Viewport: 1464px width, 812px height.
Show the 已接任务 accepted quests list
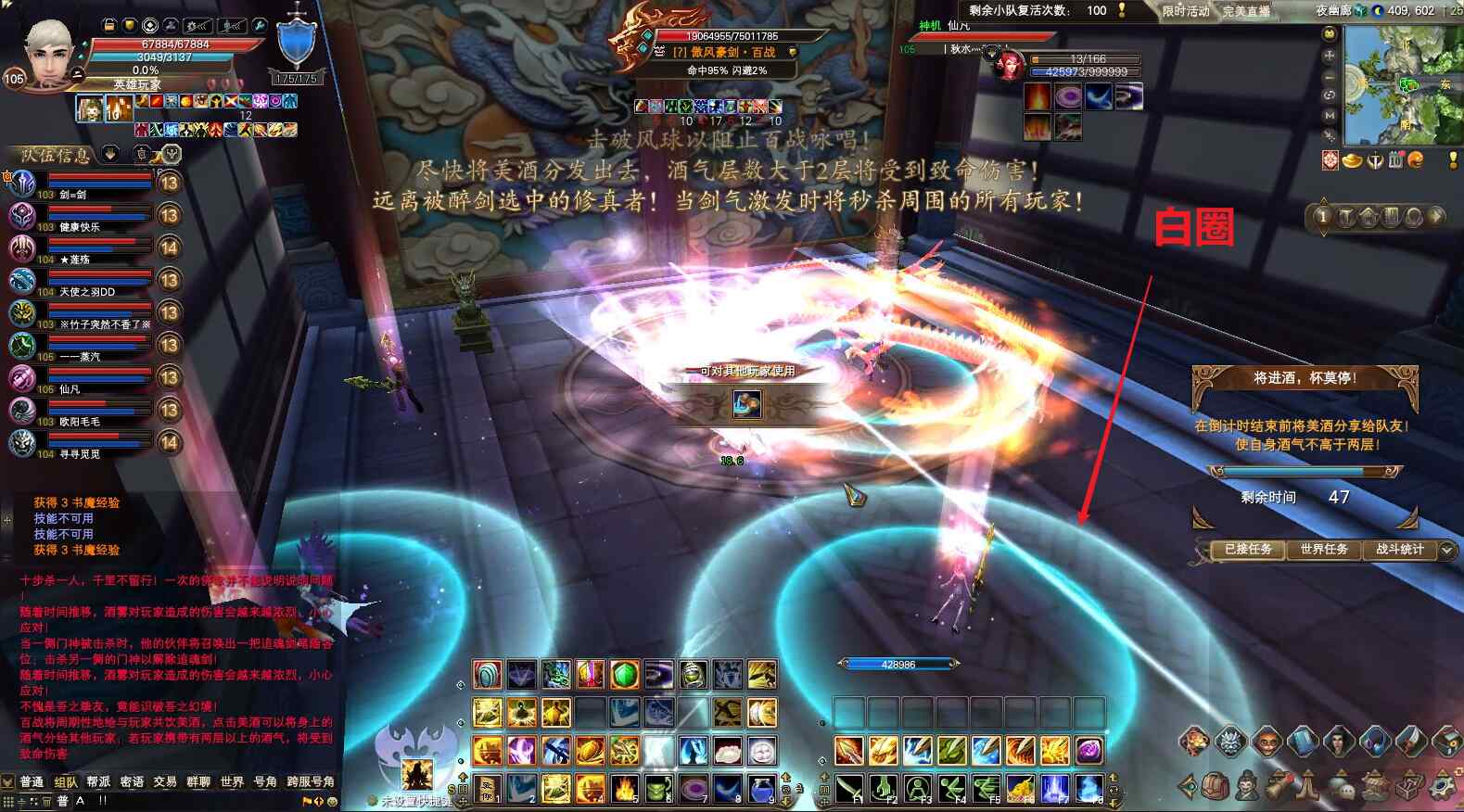(1247, 550)
